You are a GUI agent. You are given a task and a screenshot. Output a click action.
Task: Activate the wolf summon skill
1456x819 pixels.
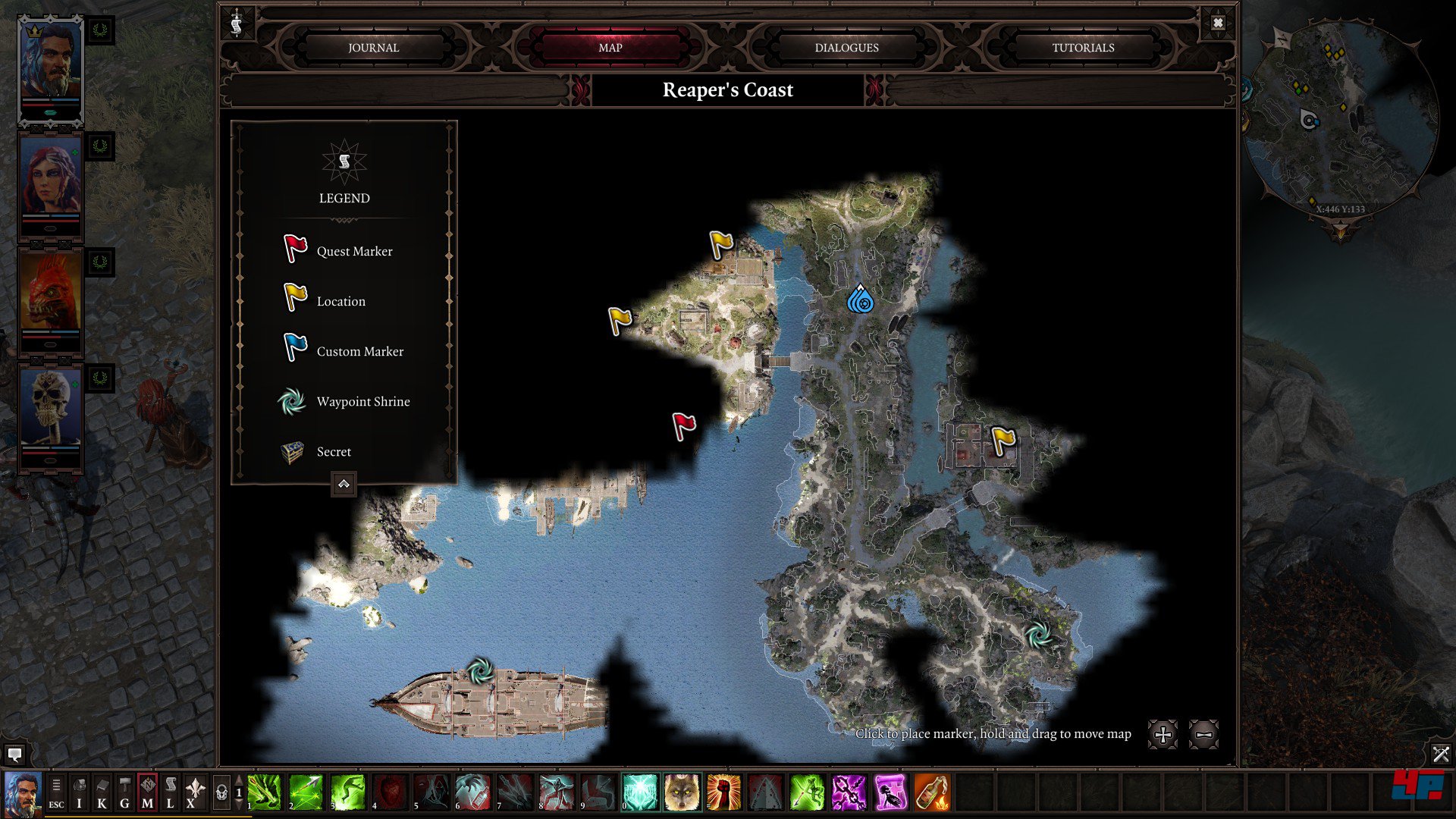click(682, 793)
